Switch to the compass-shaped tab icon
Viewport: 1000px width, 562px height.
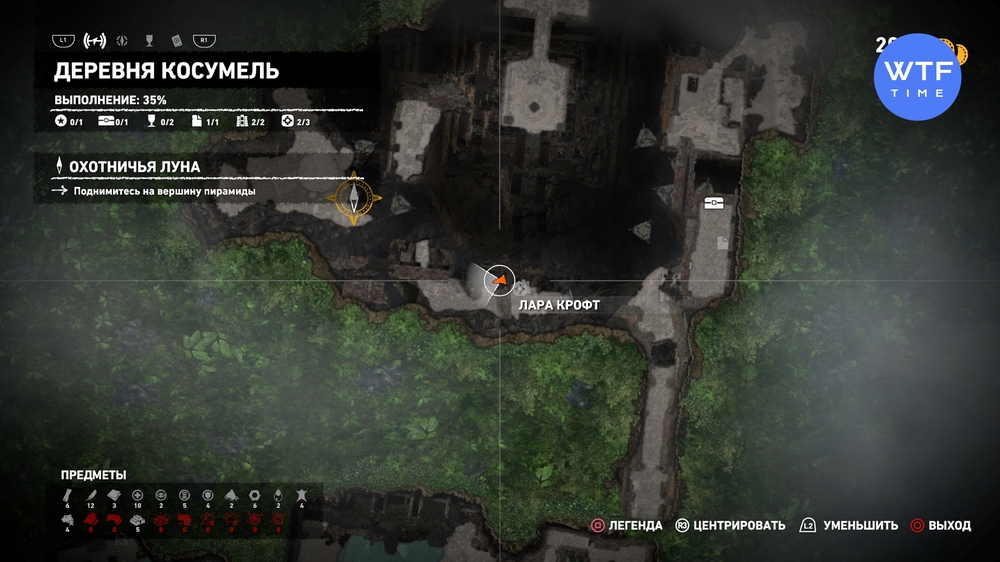(x=123, y=41)
